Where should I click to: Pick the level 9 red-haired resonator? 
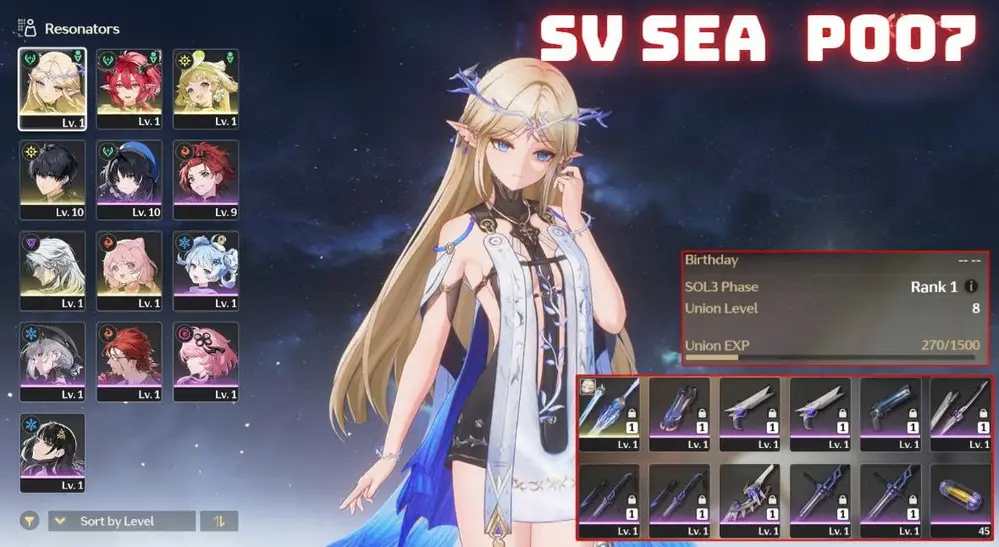206,178
